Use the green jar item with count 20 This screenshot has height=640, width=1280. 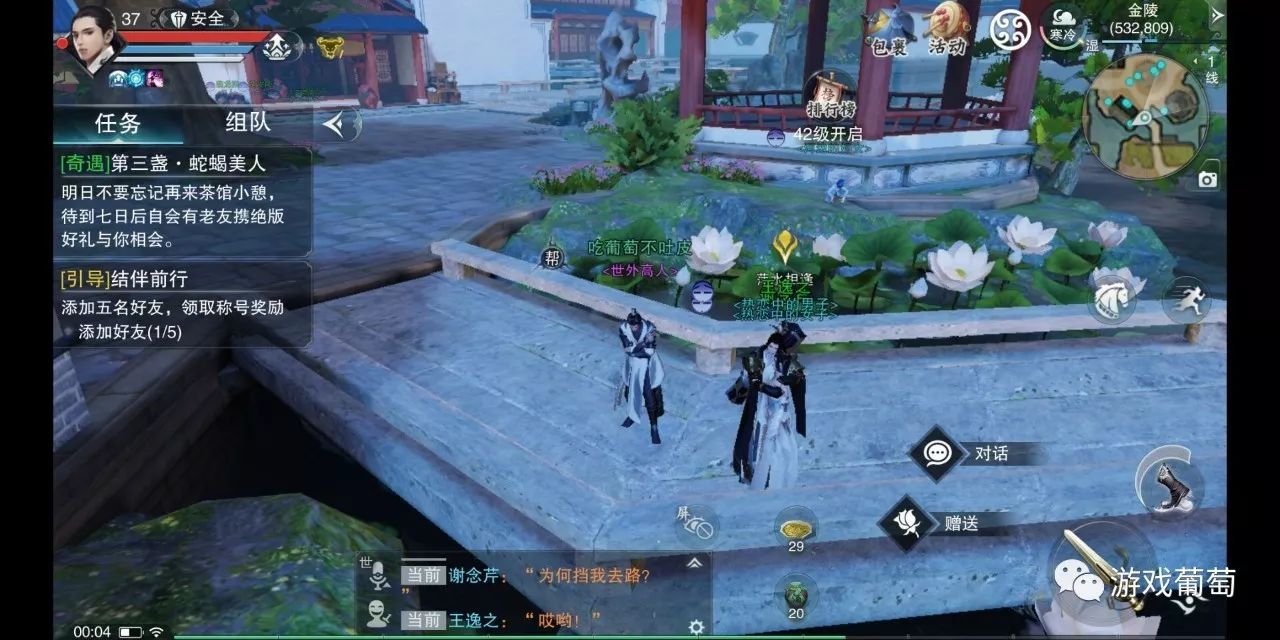796,595
